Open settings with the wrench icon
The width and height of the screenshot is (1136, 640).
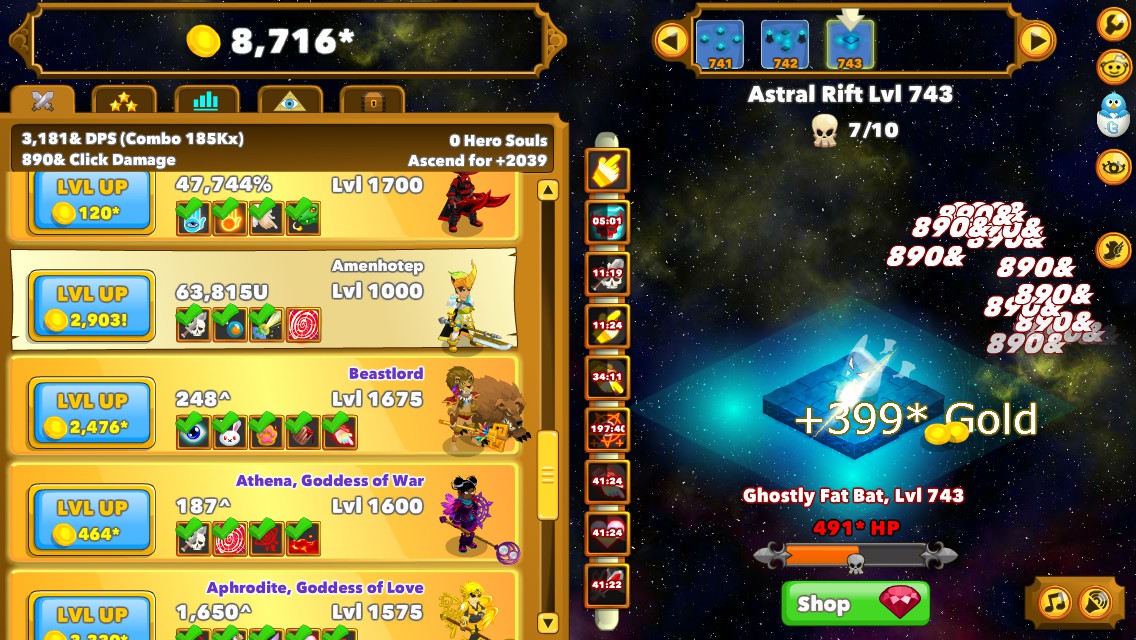point(1113,23)
